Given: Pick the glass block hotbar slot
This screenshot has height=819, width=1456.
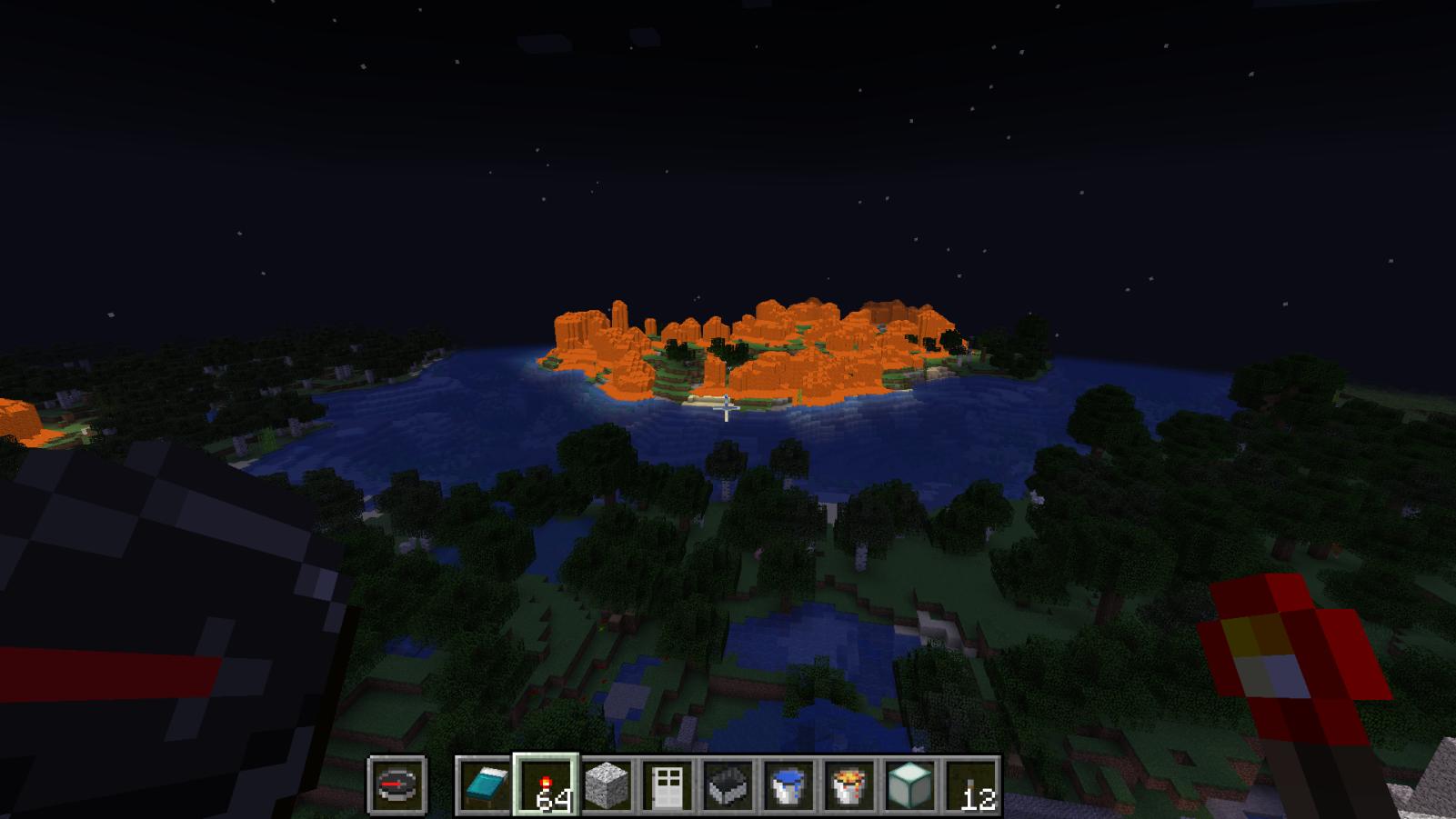Looking at the screenshot, I should tap(910, 784).
